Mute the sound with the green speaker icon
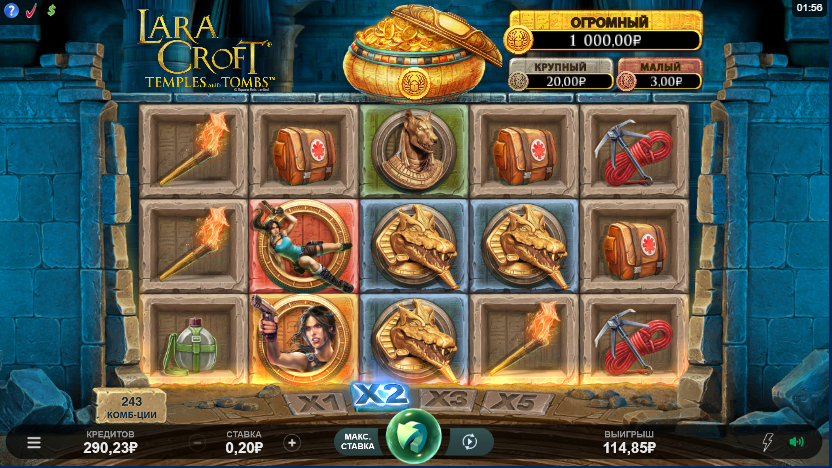 coord(796,441)
